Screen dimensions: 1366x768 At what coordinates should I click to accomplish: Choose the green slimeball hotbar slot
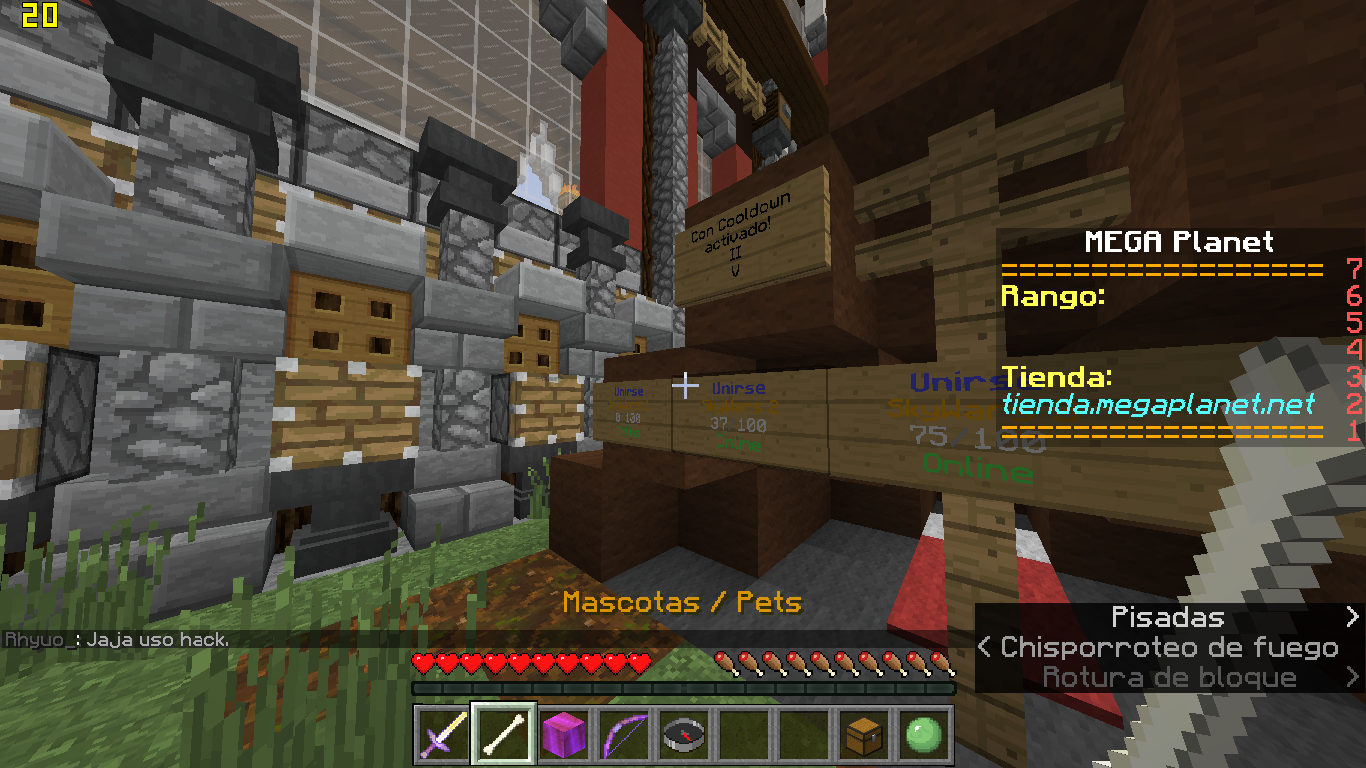coord(923,736)
